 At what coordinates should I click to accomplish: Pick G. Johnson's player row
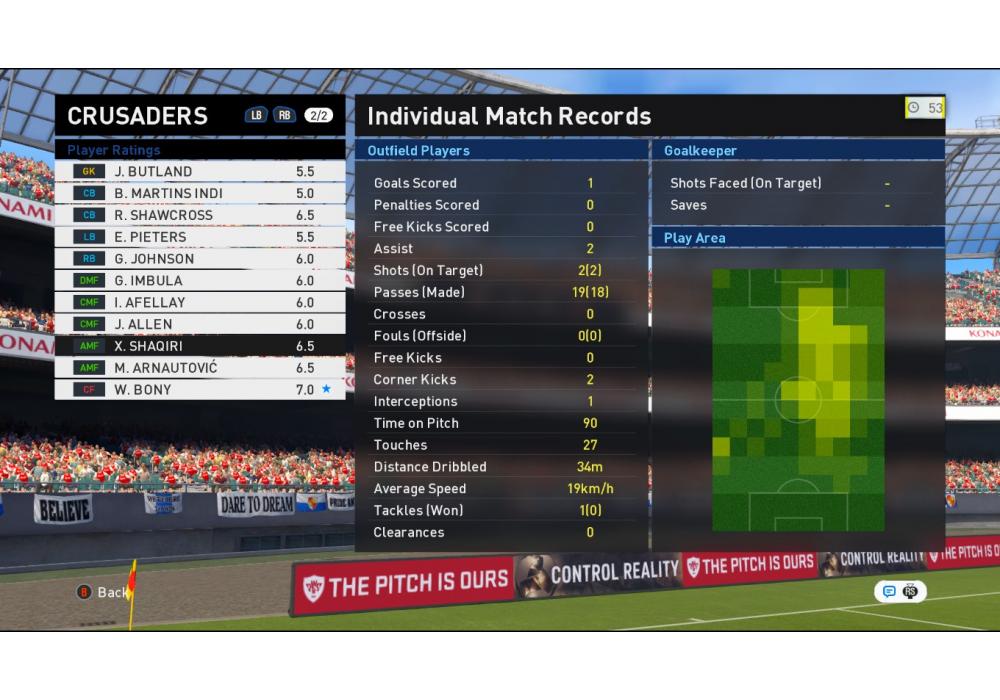[200, 259]
